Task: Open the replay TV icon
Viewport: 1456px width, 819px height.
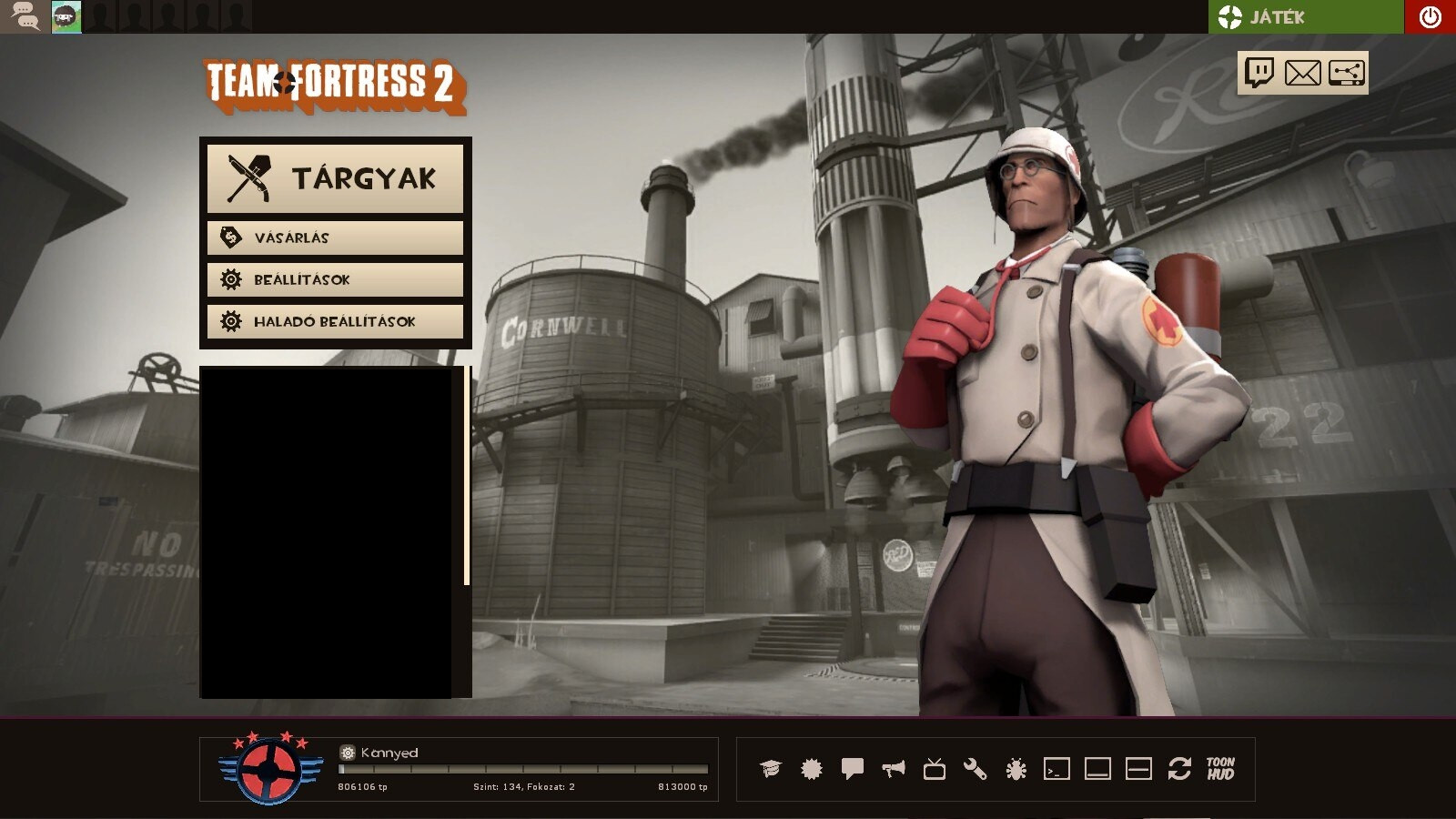Action: click(934, 770)
